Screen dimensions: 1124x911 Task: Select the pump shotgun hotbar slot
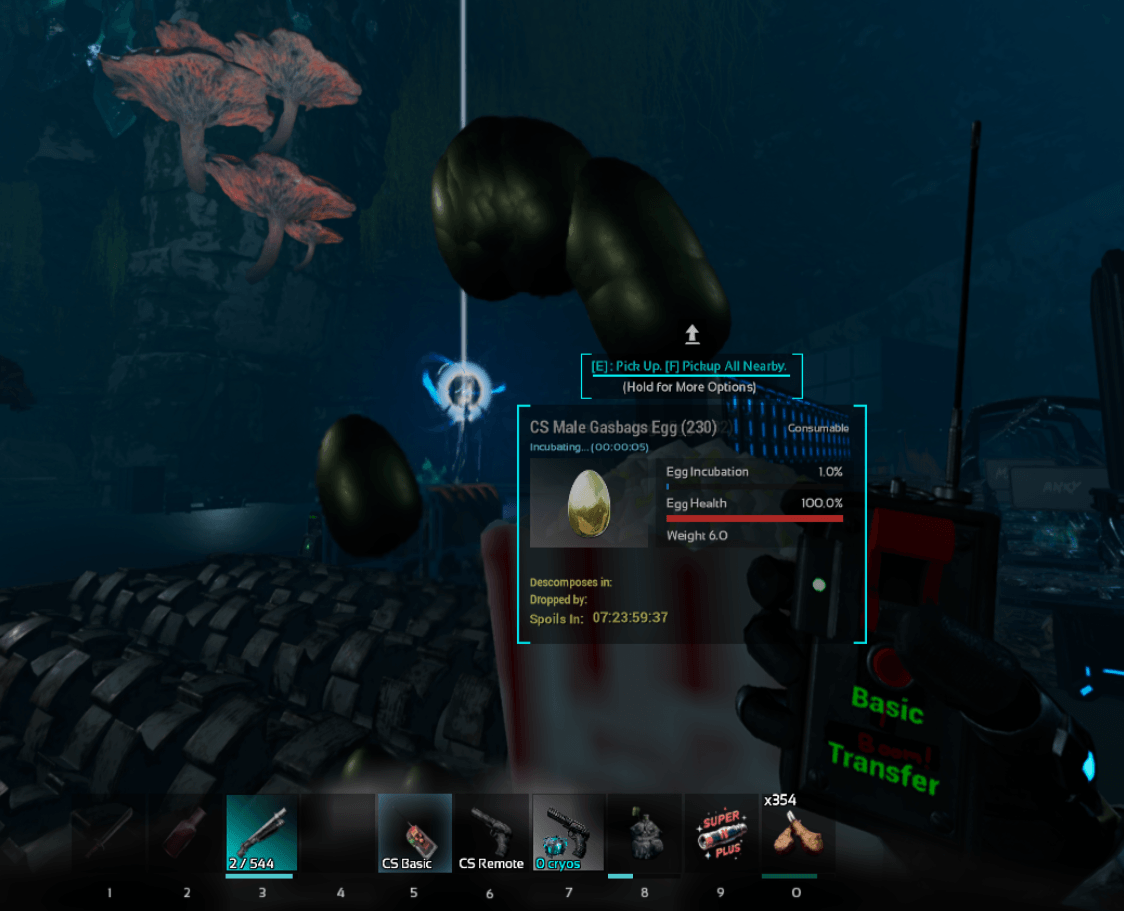[x=262, y=832]
